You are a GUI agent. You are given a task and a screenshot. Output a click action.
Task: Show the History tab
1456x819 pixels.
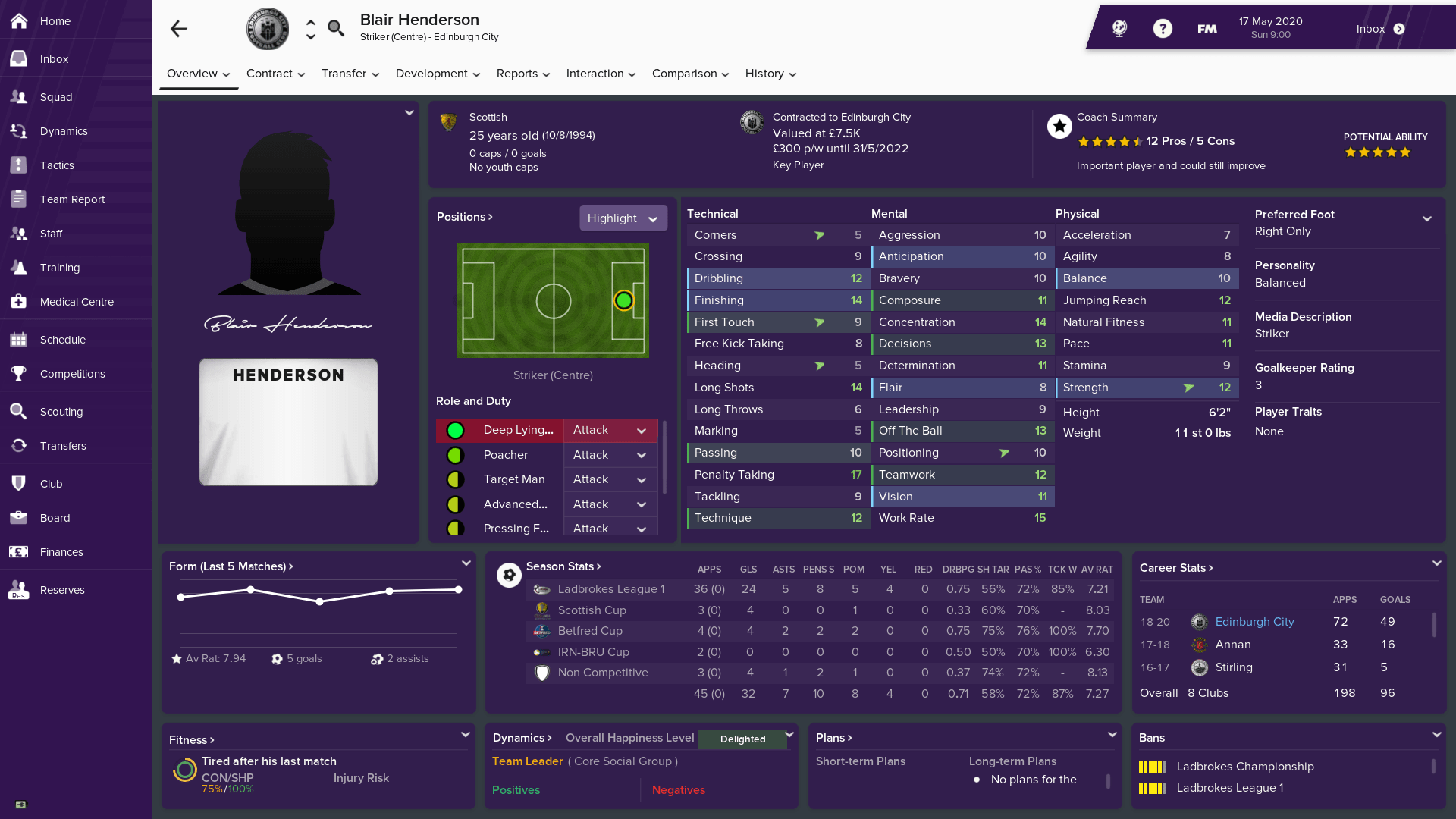click(770, 74)
